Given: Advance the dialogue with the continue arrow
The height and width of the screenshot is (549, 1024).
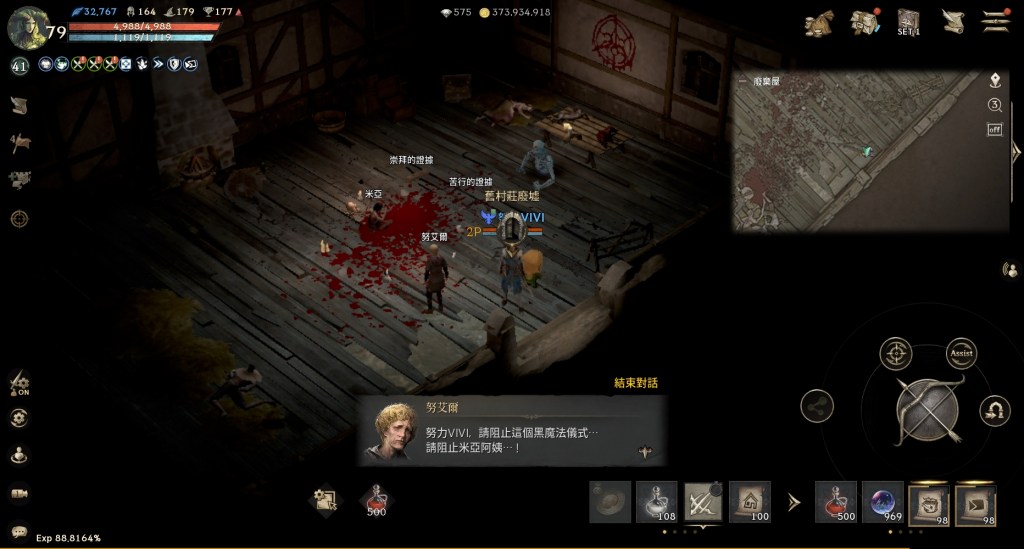Looking at the screenshot, I should tap(645, 452).
